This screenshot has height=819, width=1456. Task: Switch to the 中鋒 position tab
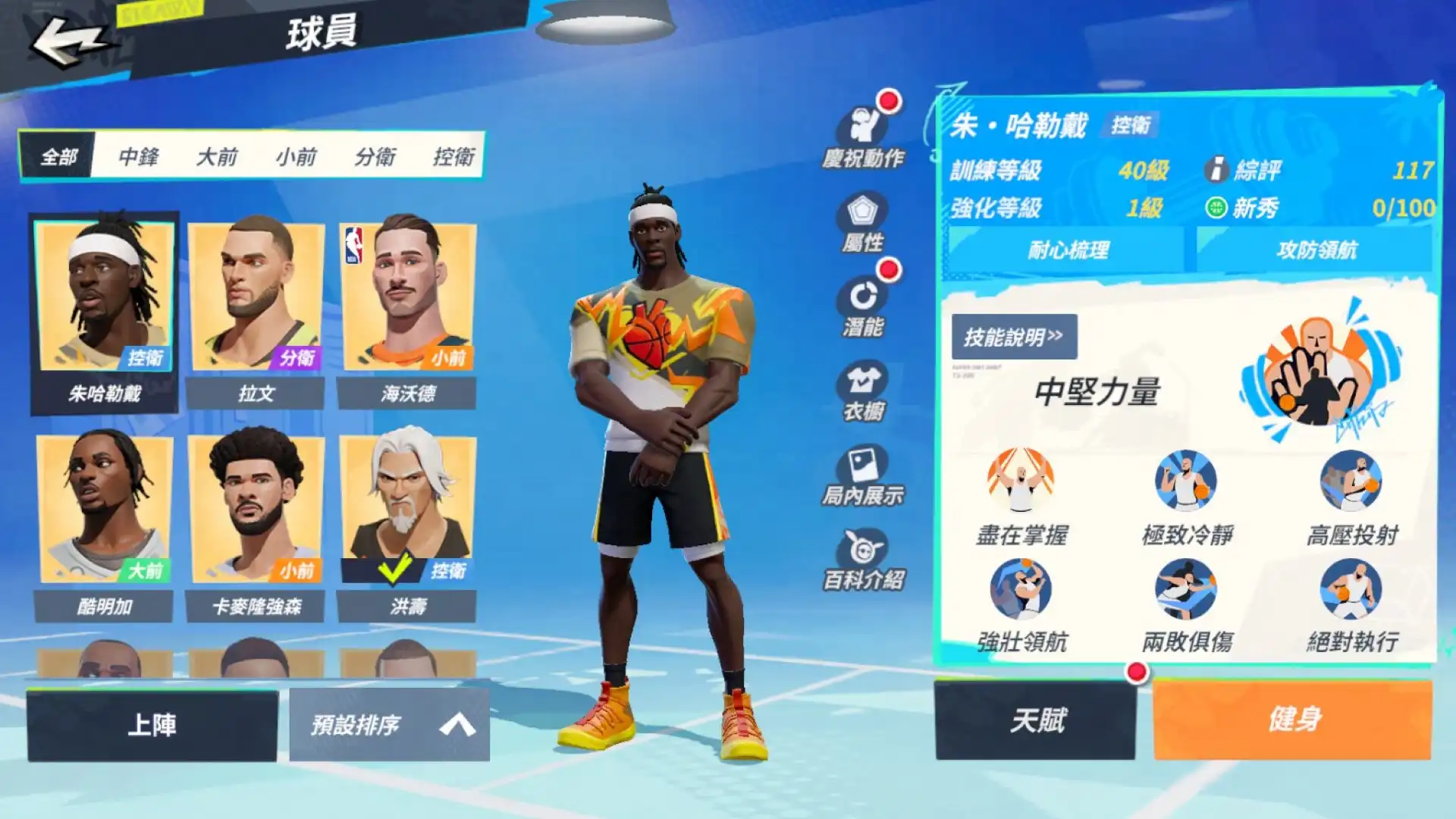tap(140, 158)
